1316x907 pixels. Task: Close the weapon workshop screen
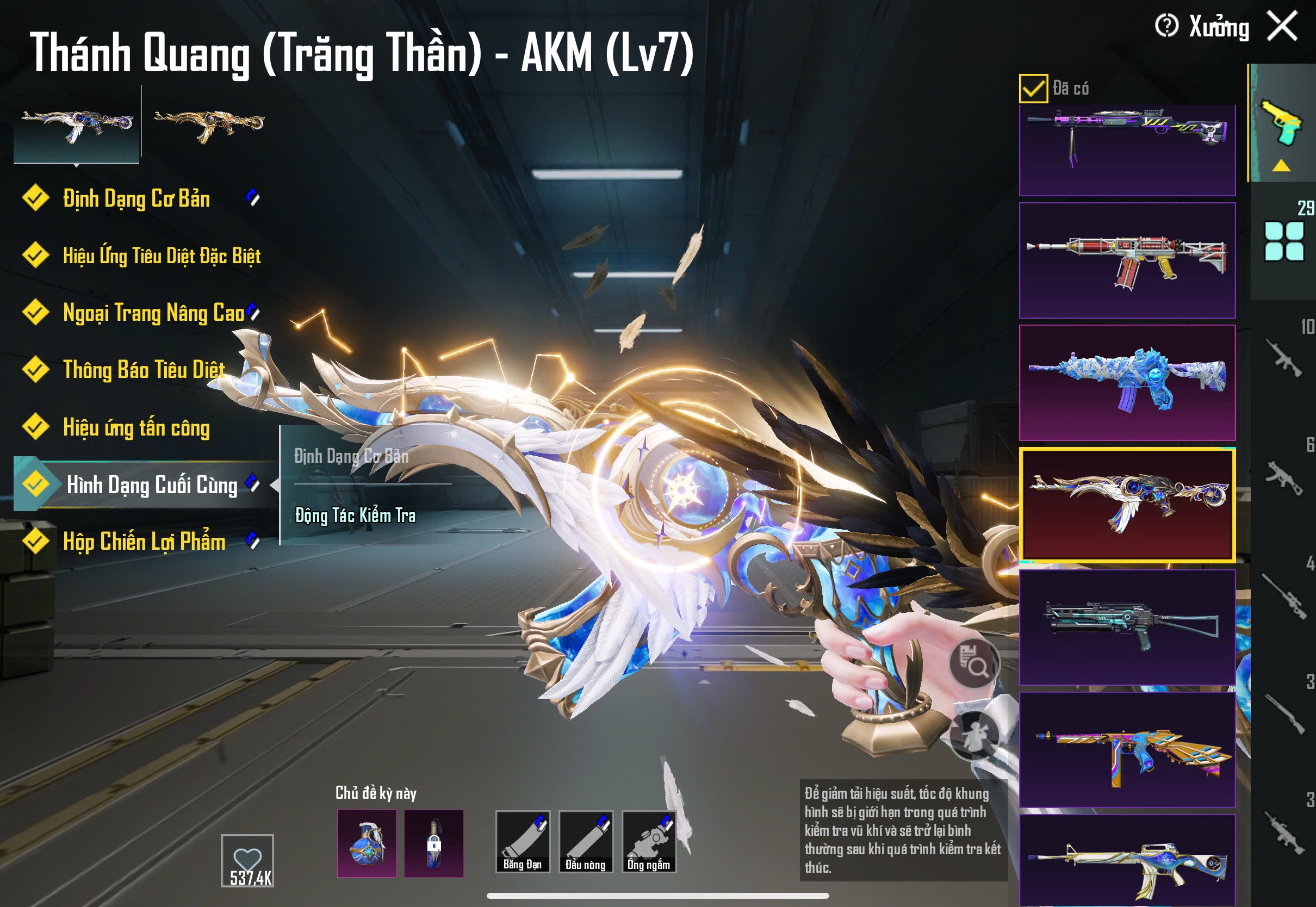[x=1282, y=26]
